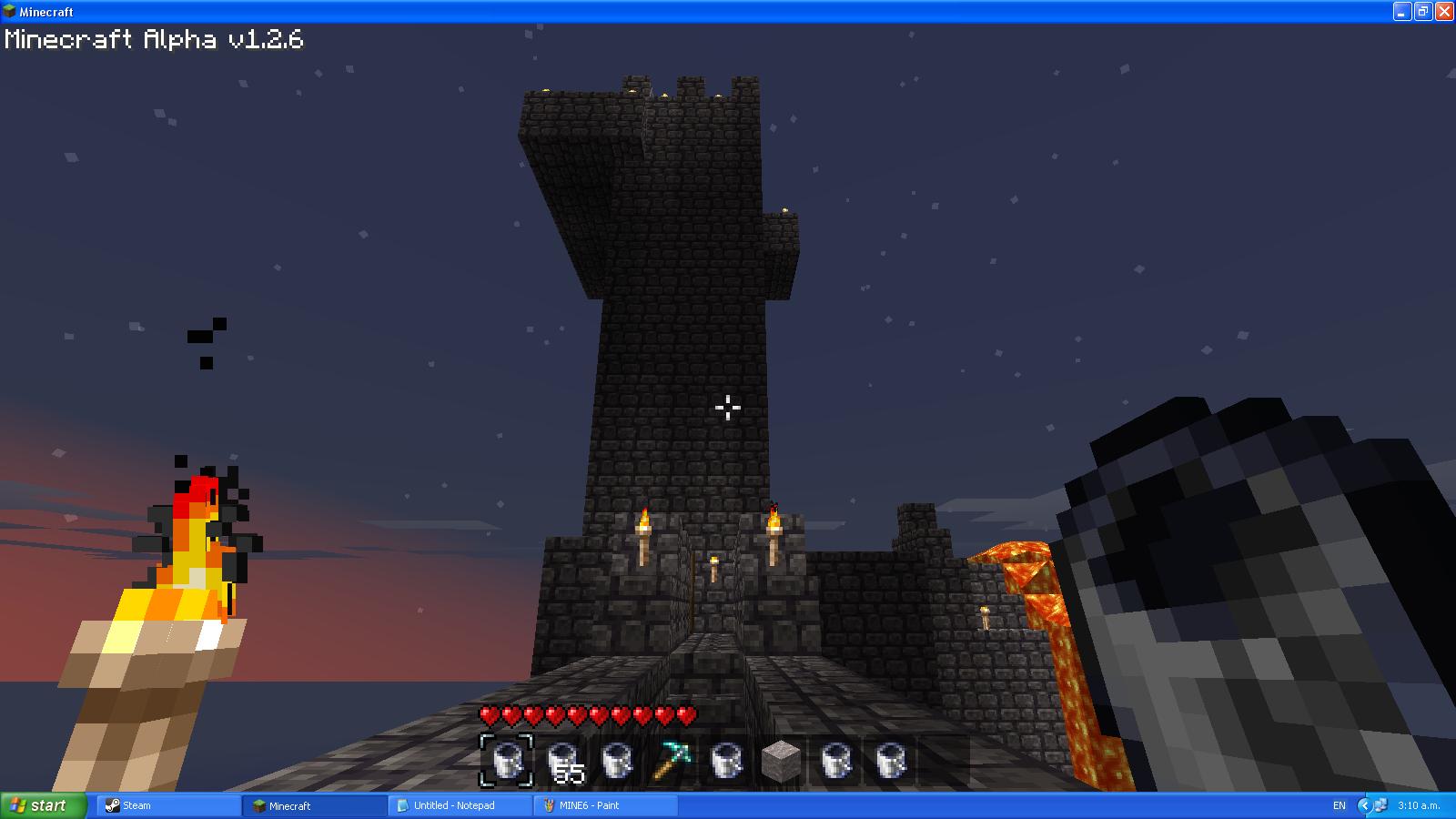
Task: Choose the bucket stack marked 55
Action: click(561, 761)
